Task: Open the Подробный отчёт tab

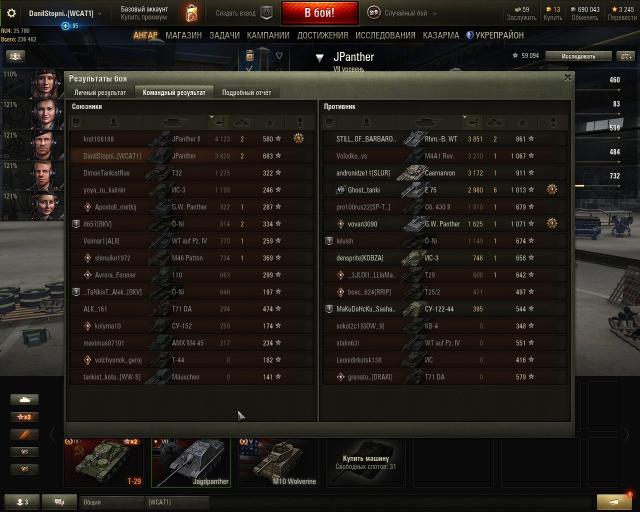Action: [x=246, y=92]
